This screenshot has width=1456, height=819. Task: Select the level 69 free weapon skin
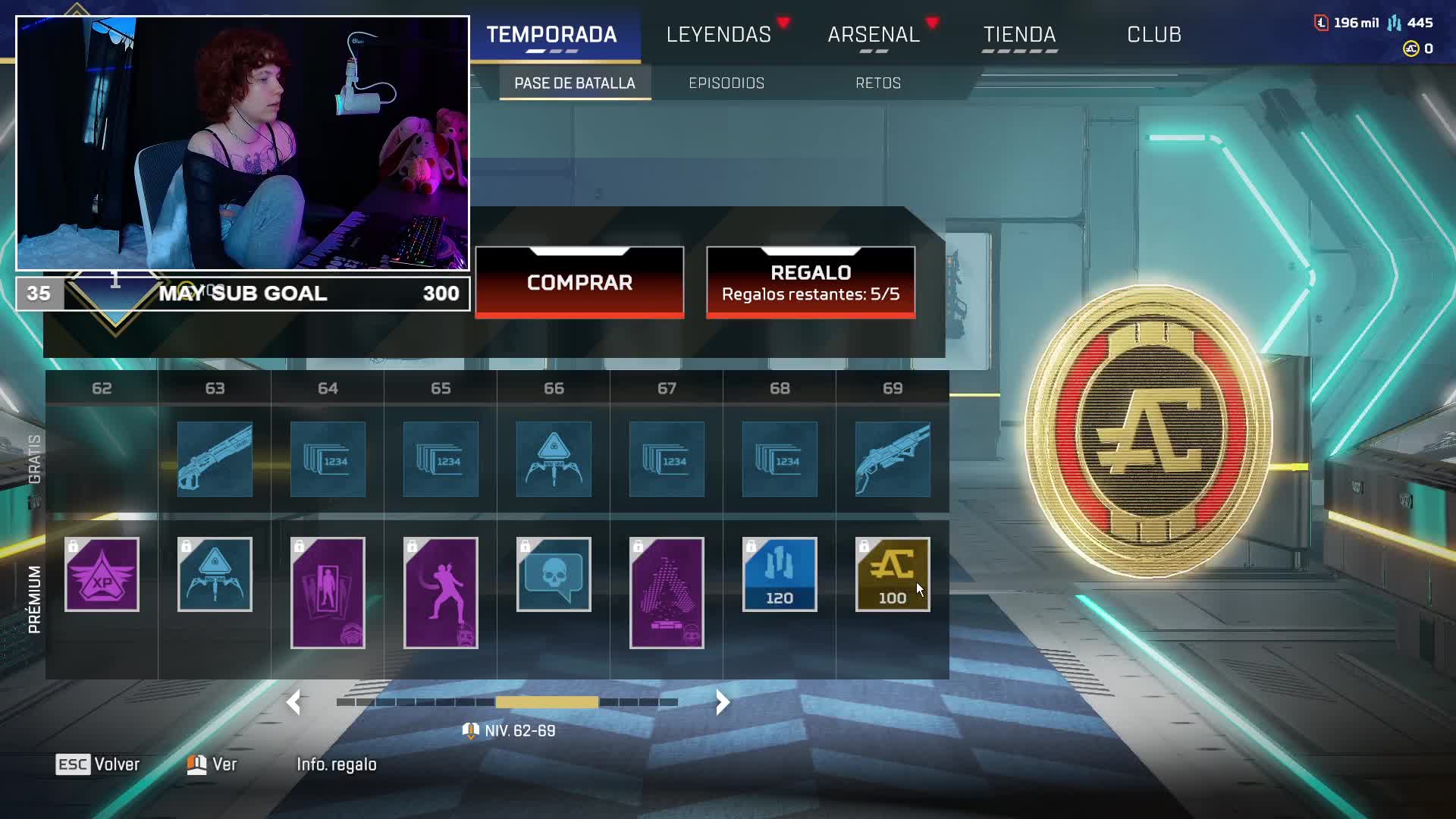pyautogui.click(x=892, y=460)
